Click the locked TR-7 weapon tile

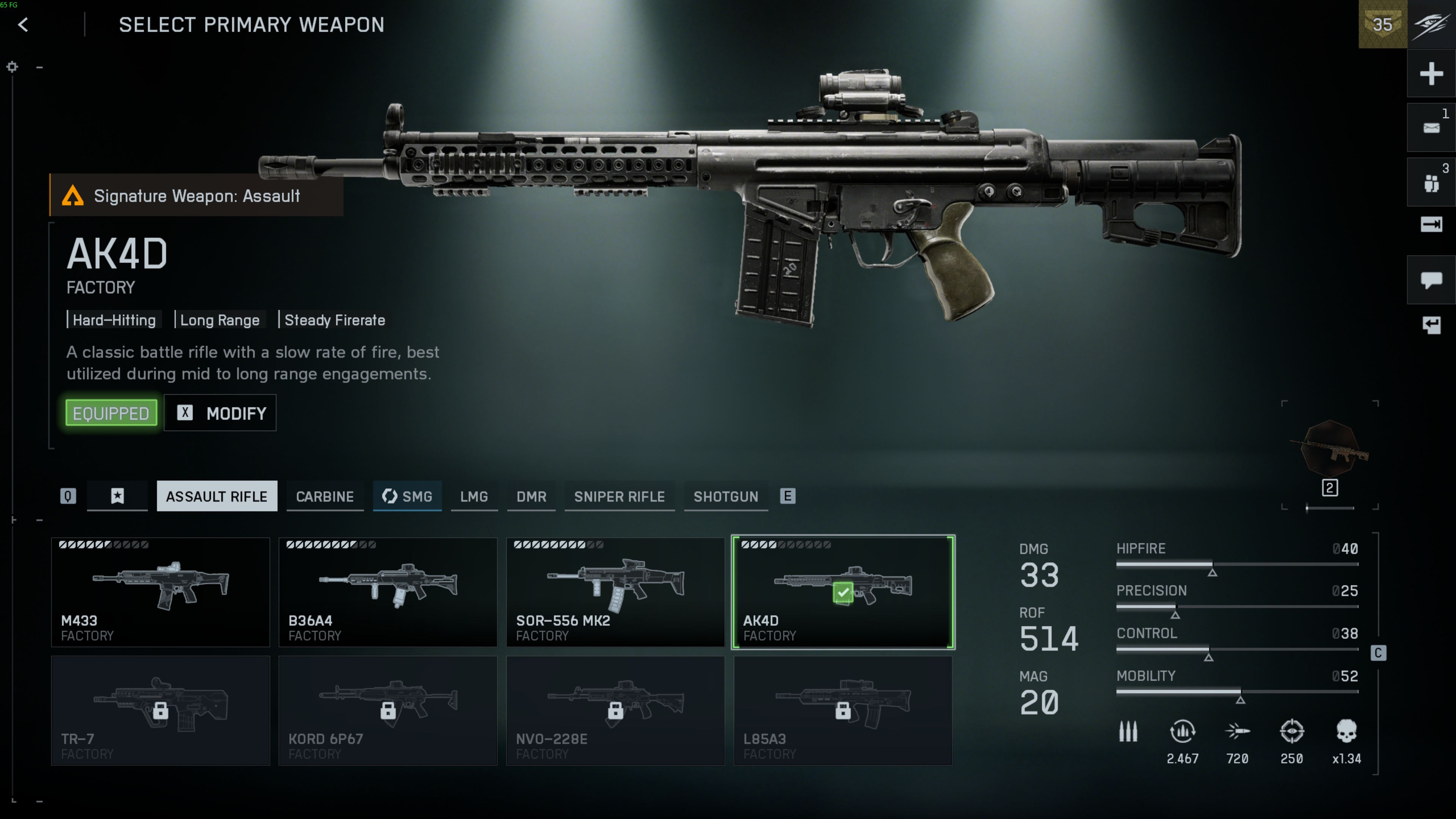160,711
